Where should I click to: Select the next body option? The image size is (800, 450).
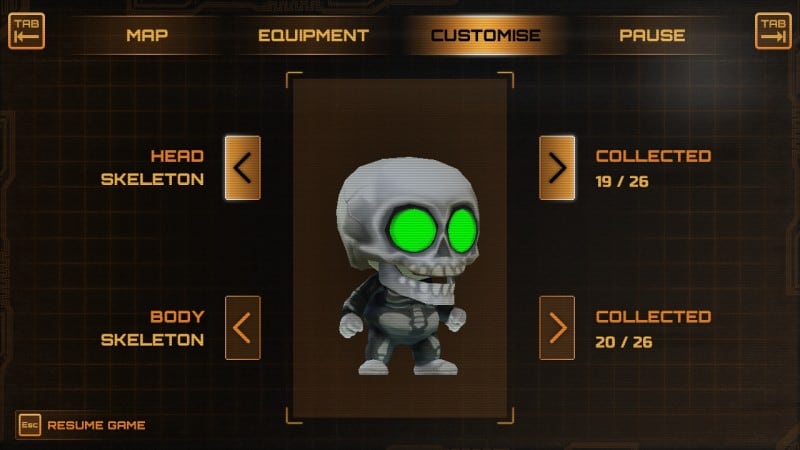click(x=557, y=328)
